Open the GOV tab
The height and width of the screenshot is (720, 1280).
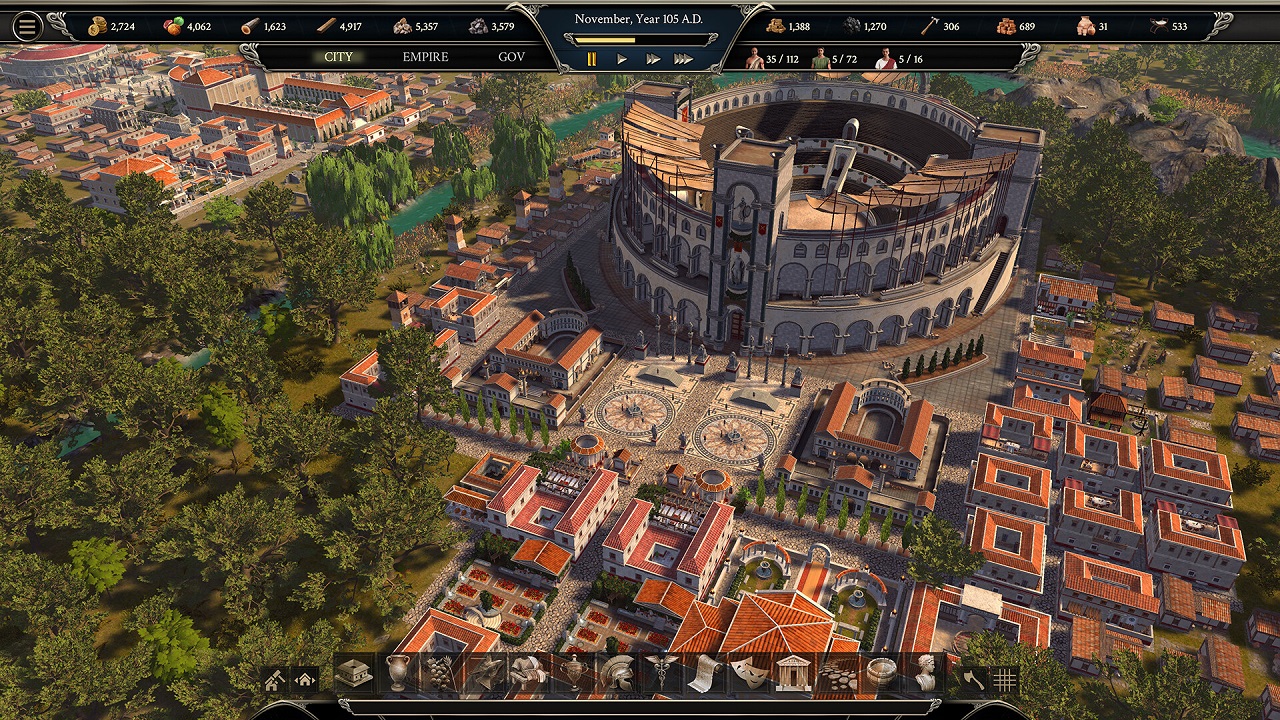tap(509, 57)
